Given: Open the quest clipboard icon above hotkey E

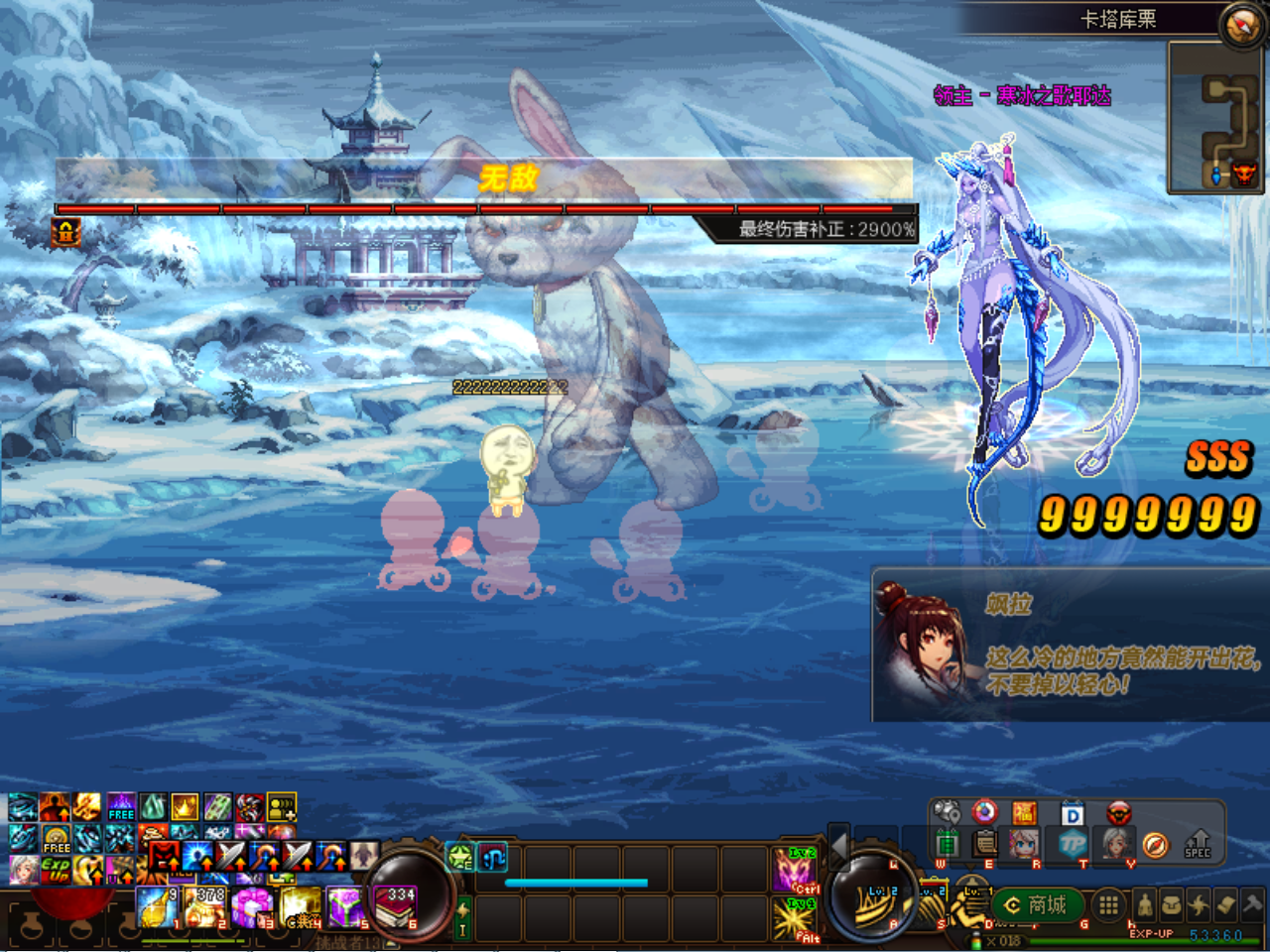Looking at the screenshot, I should click(984, 842).
